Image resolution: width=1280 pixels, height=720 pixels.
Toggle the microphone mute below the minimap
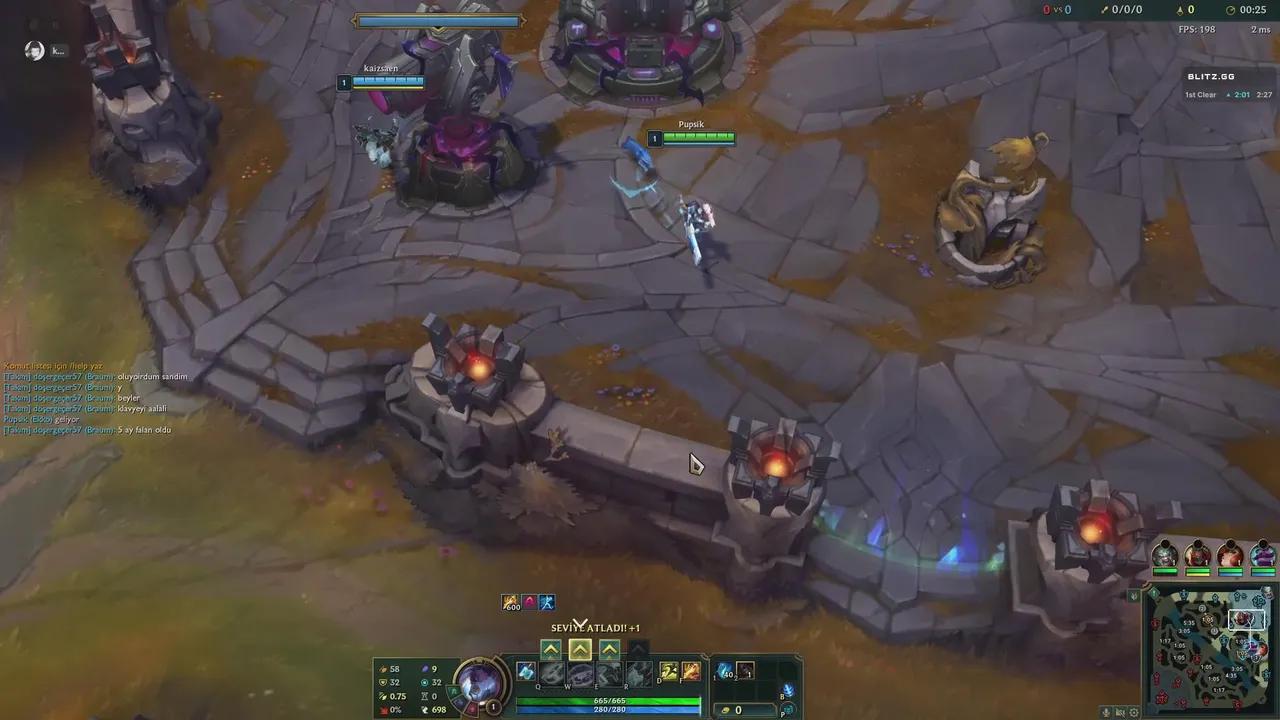point(1106,712)
